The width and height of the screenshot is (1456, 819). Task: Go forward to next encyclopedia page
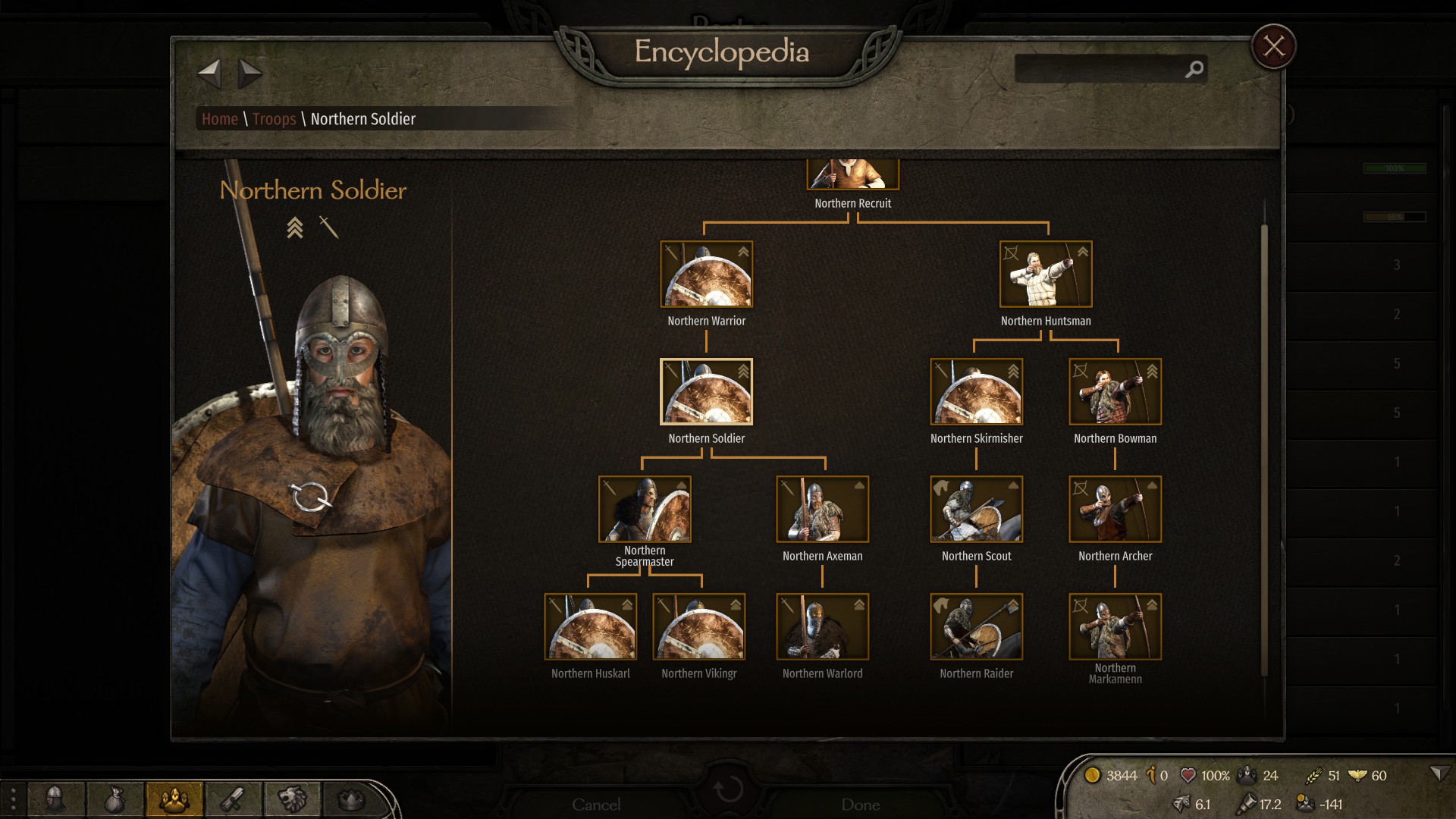249,74
